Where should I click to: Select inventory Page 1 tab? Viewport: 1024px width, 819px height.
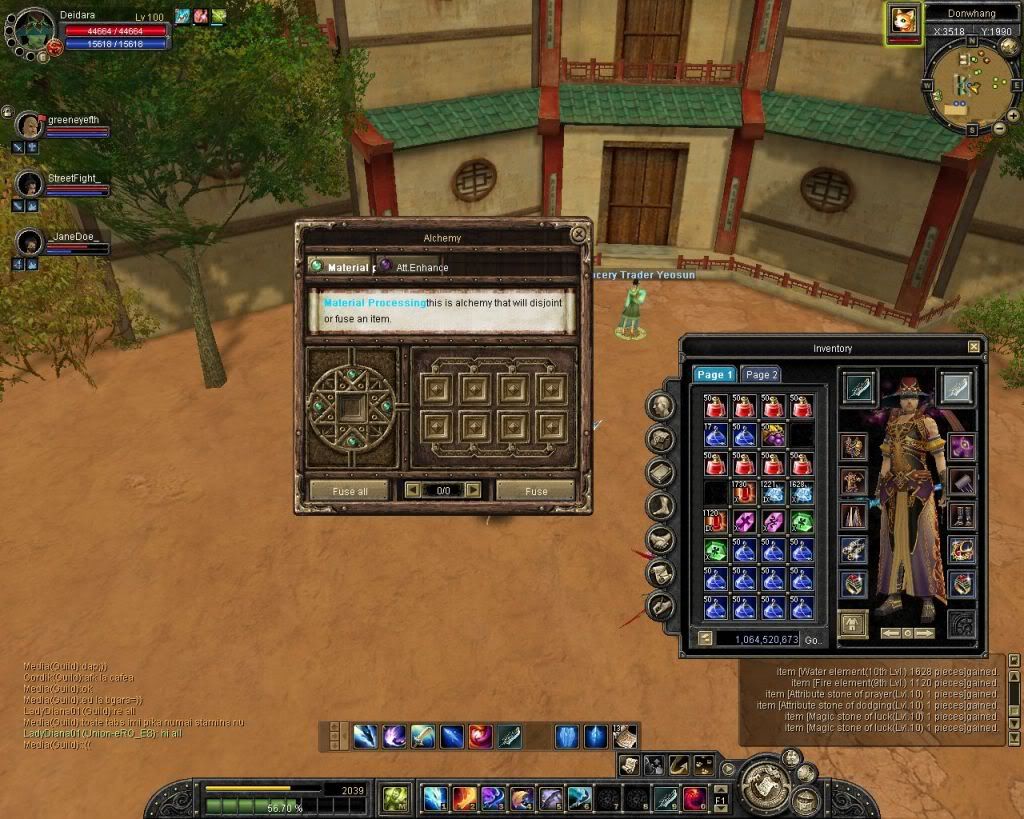[715, 374]
